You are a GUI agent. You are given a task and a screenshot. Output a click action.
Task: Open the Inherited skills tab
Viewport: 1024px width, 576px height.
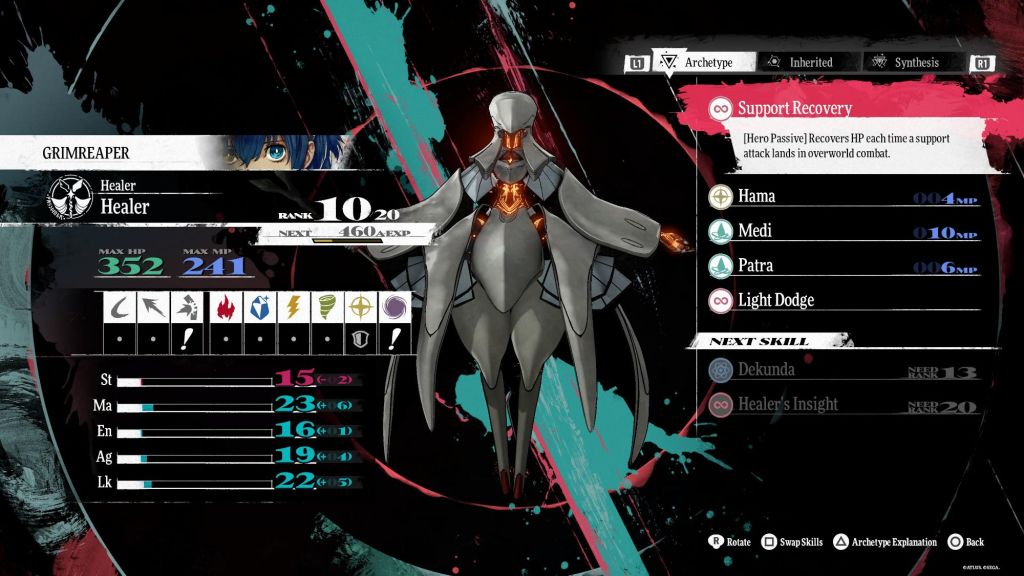click(800, 62)
